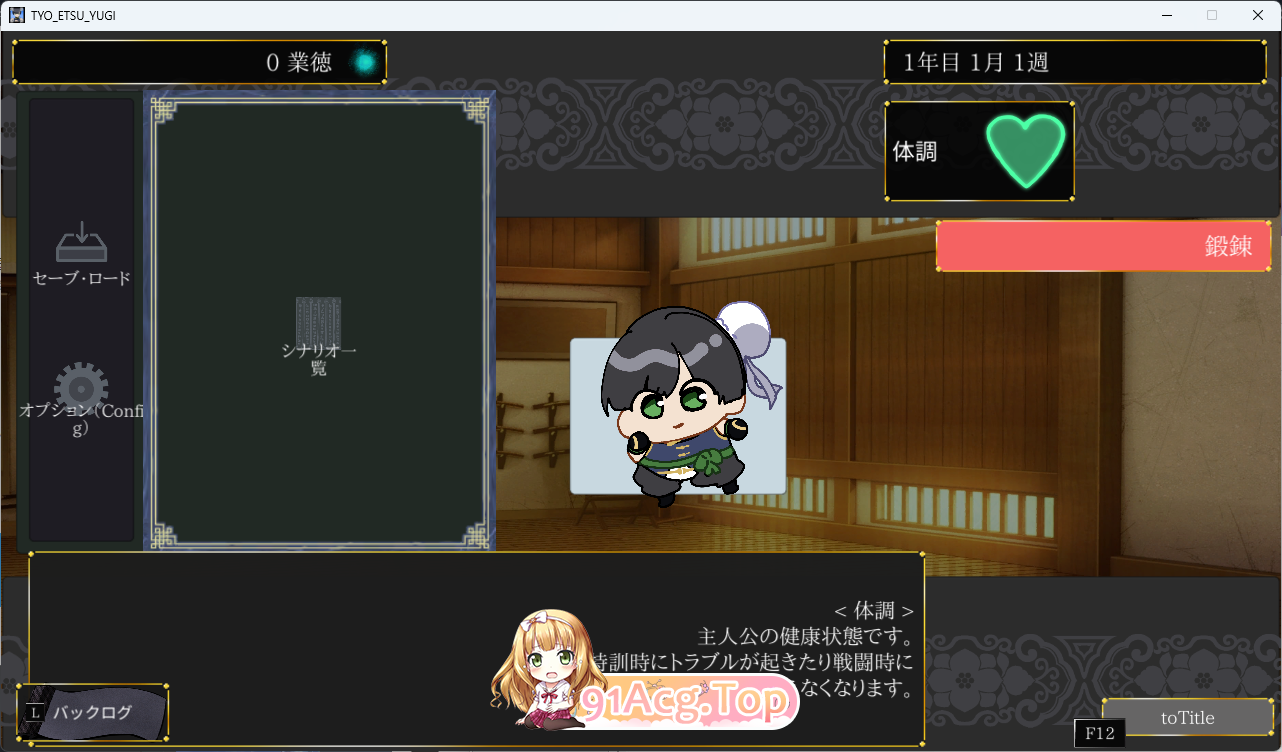
Task: Click the heart-shaped health gauge
Action: (1027, 150)
